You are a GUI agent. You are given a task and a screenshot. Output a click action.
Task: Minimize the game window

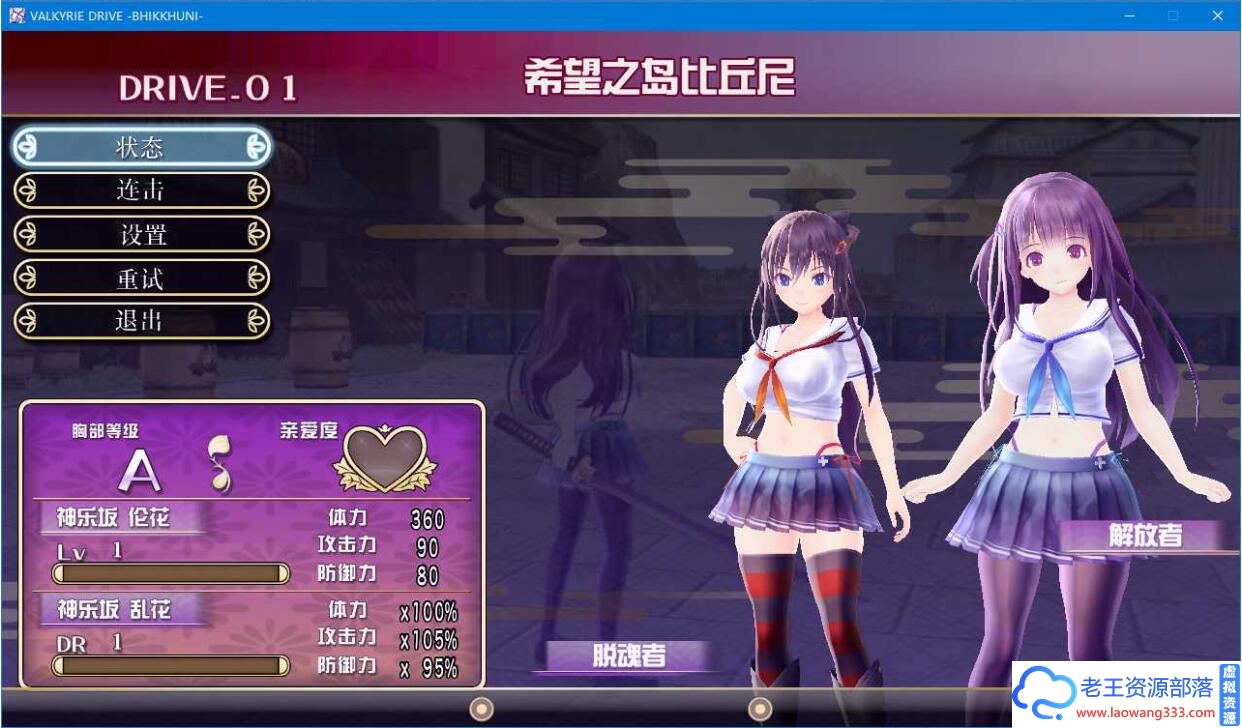(x=1128, y=15)
